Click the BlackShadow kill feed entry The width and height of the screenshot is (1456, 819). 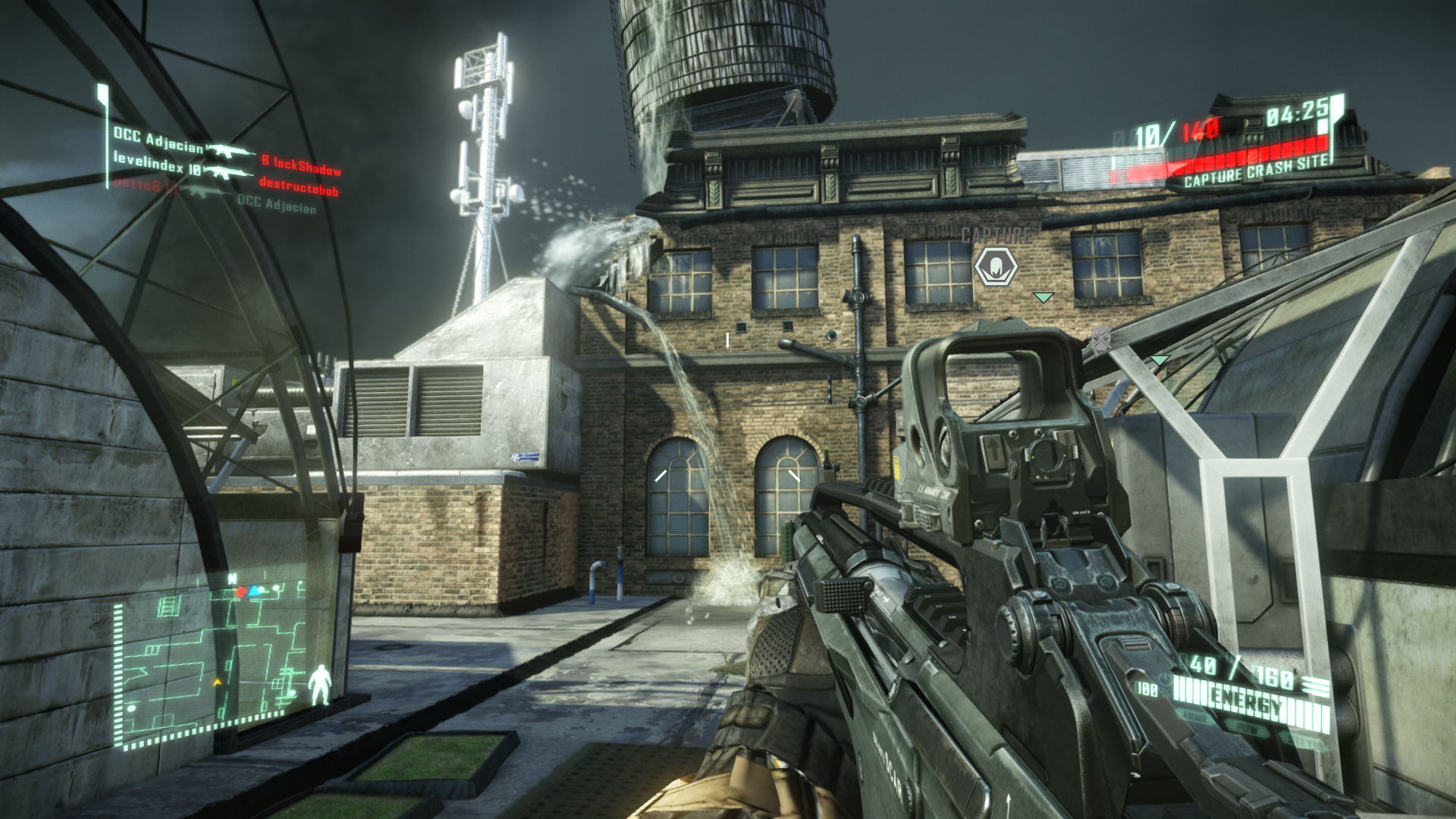point(301,165)
